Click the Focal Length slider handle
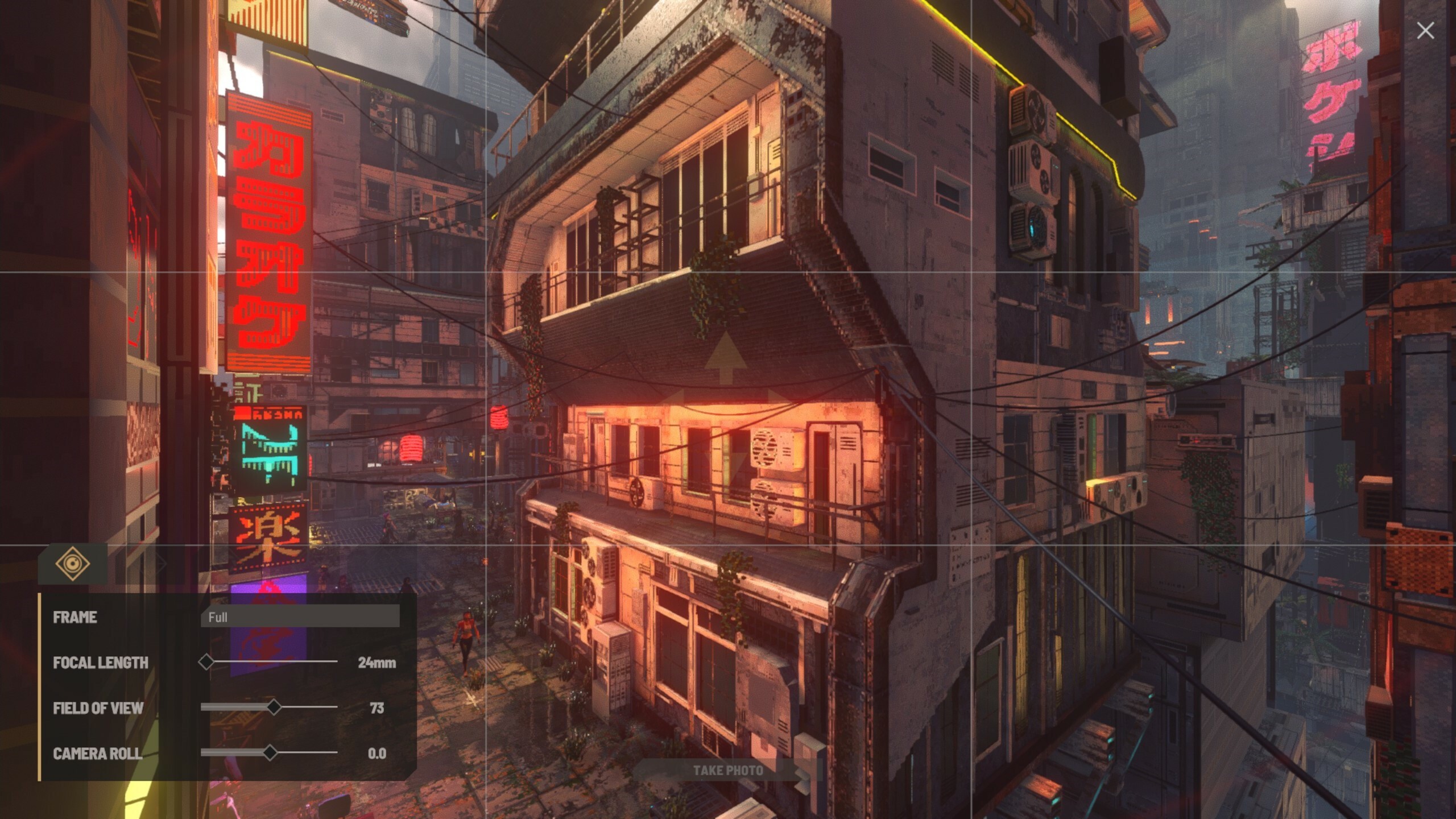The height and width of the screenshot is (819, 1456). click(x=206, y=661)
